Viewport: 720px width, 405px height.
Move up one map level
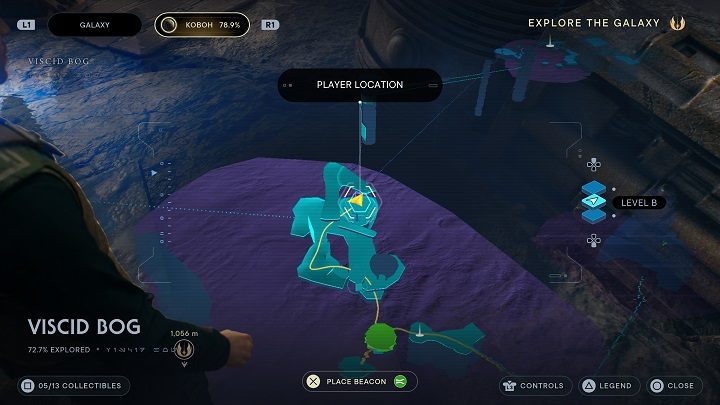(593, 165)
